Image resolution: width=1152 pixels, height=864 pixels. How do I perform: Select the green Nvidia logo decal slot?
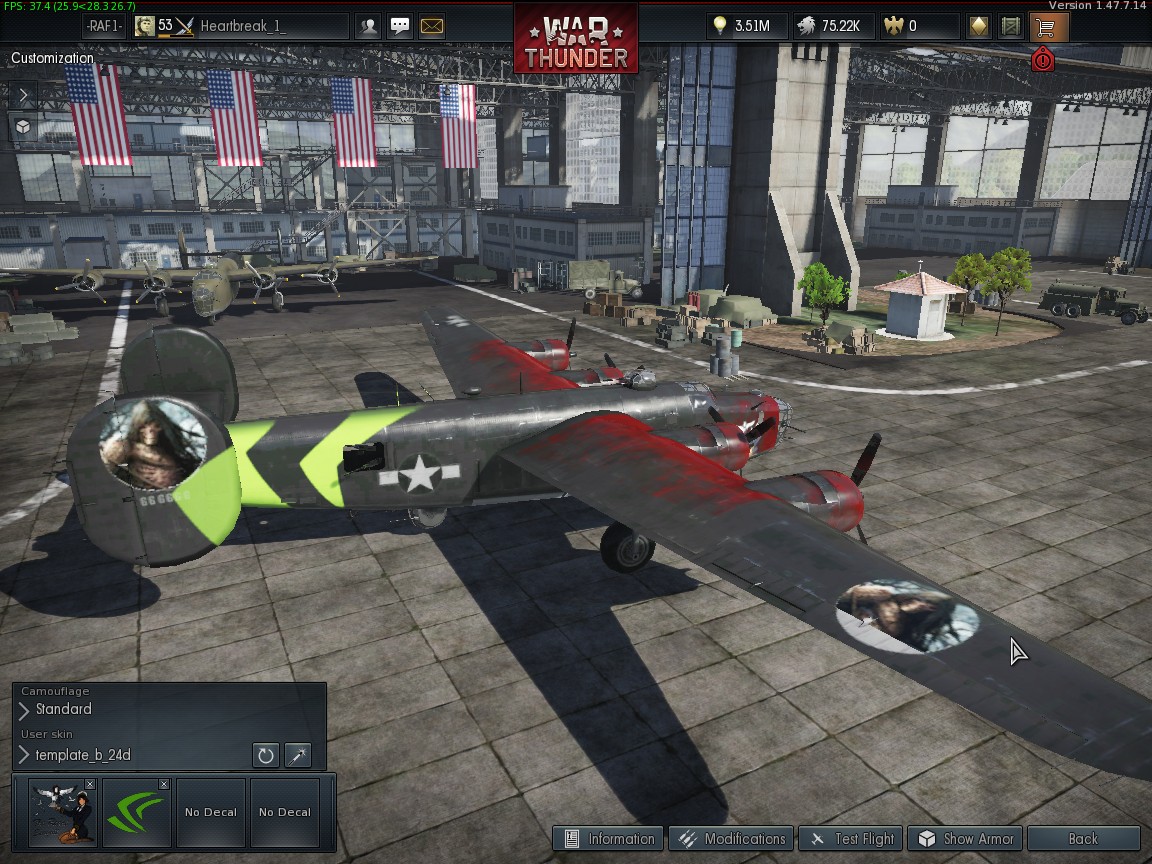point(135,813)
